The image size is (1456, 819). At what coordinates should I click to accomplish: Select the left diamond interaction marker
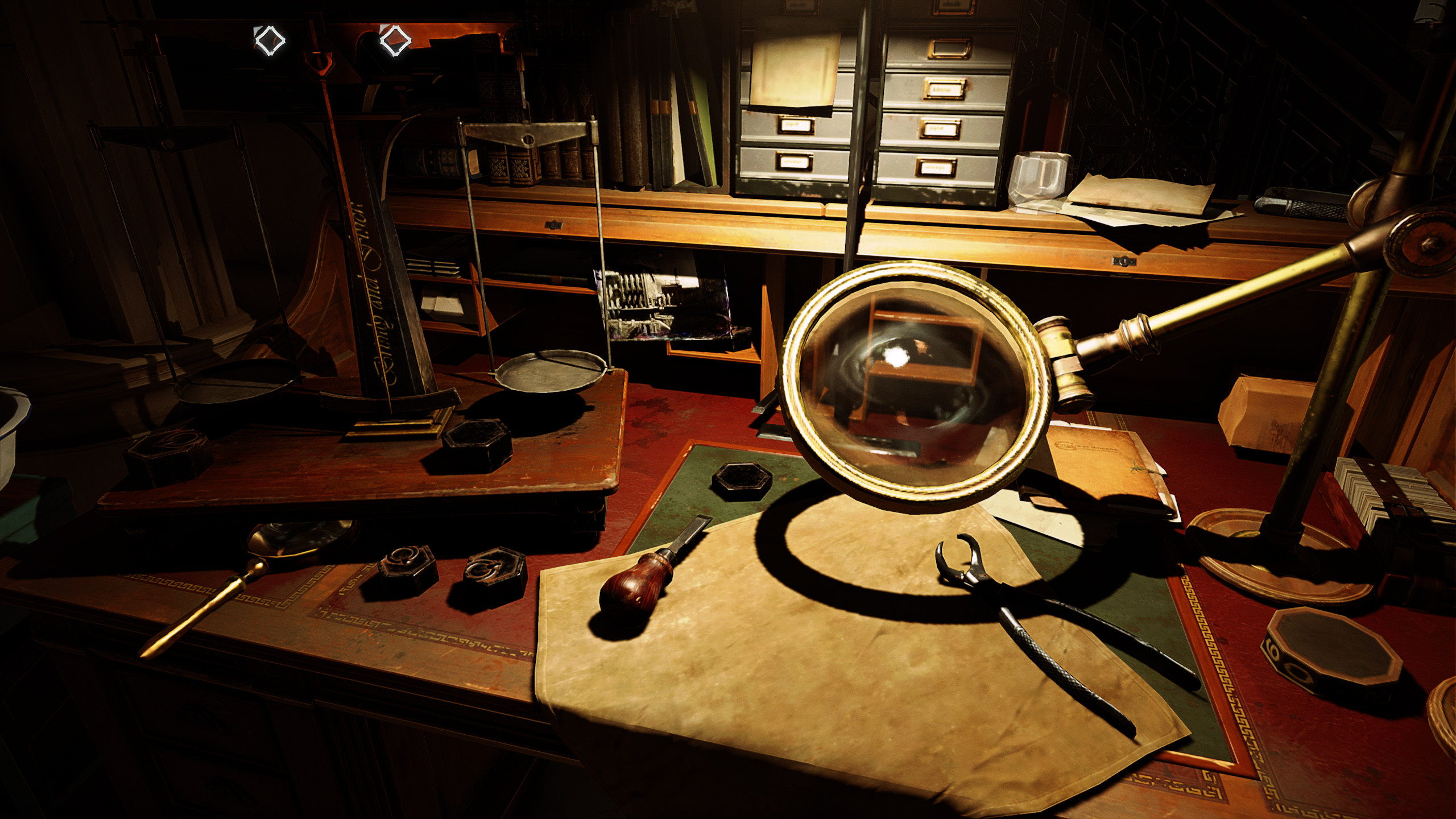tap(269, 40)
